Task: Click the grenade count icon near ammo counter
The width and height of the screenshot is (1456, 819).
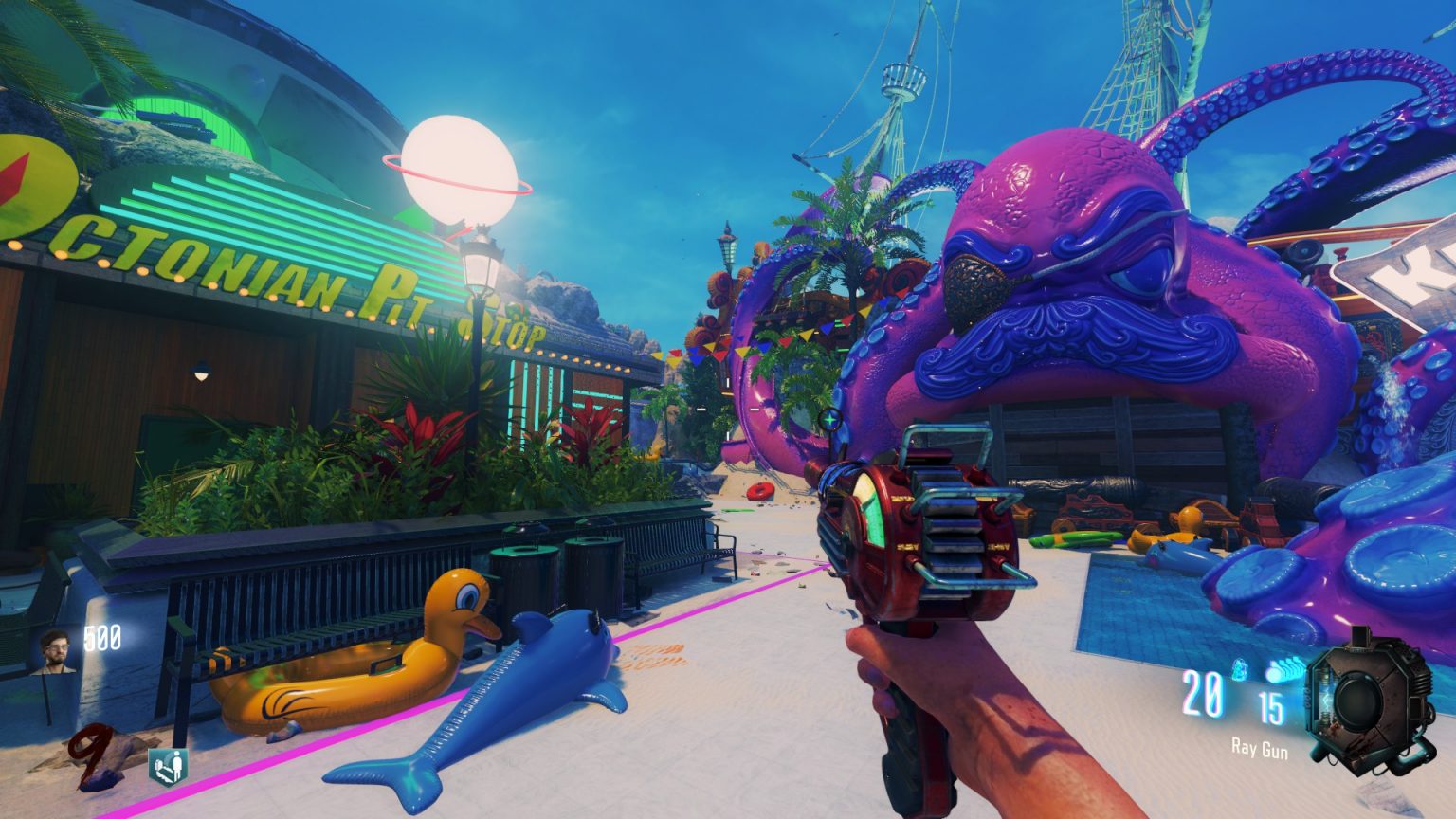Action: 1238,669
